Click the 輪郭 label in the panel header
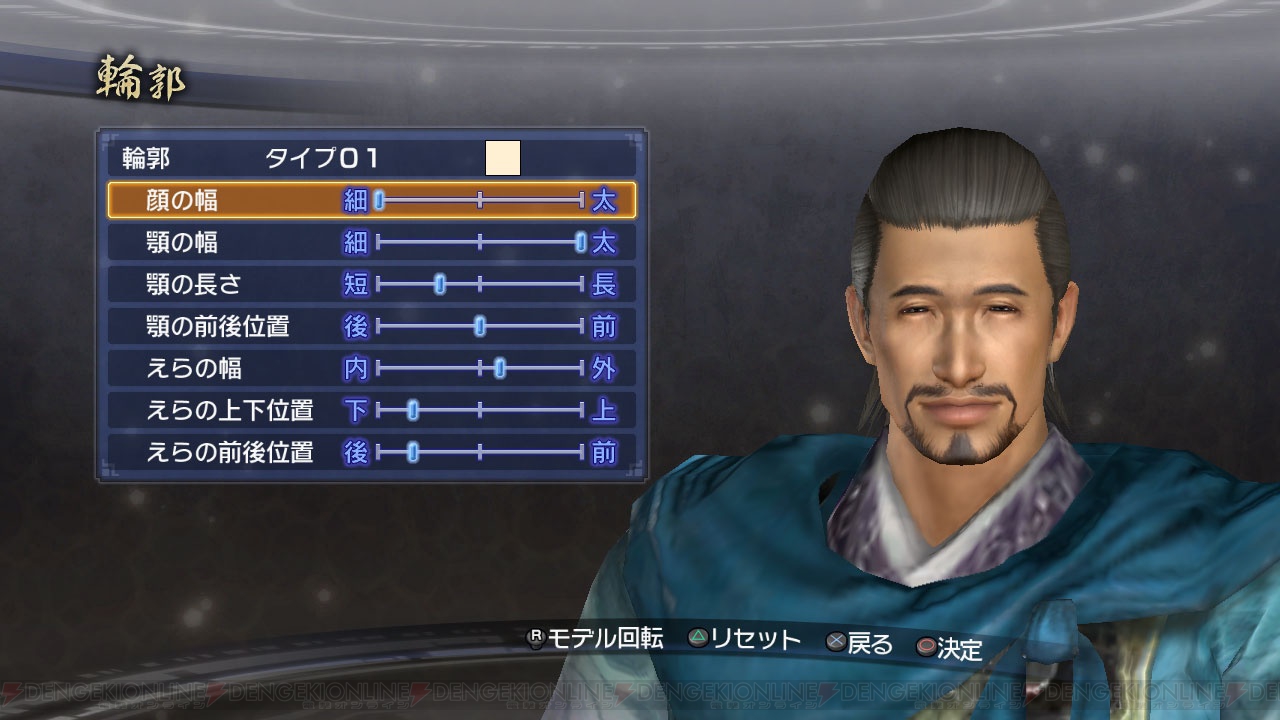This screenshot has height=720, width=1280. [x=145, y=156]
